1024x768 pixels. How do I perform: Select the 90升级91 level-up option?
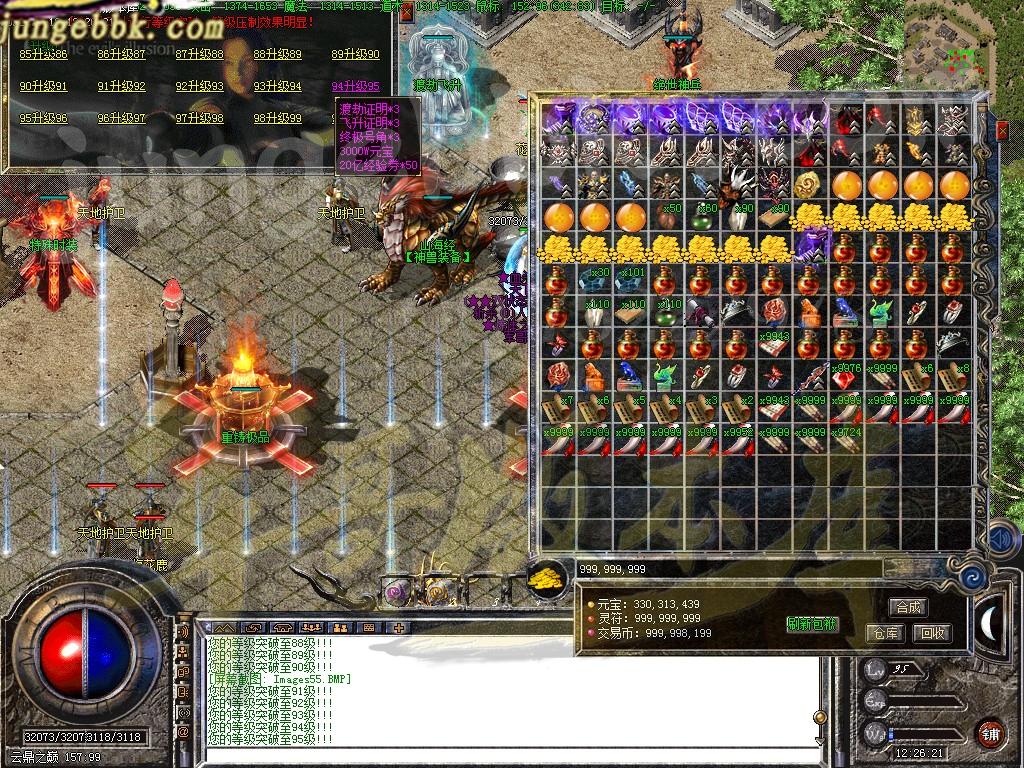(x=44, y=87)
